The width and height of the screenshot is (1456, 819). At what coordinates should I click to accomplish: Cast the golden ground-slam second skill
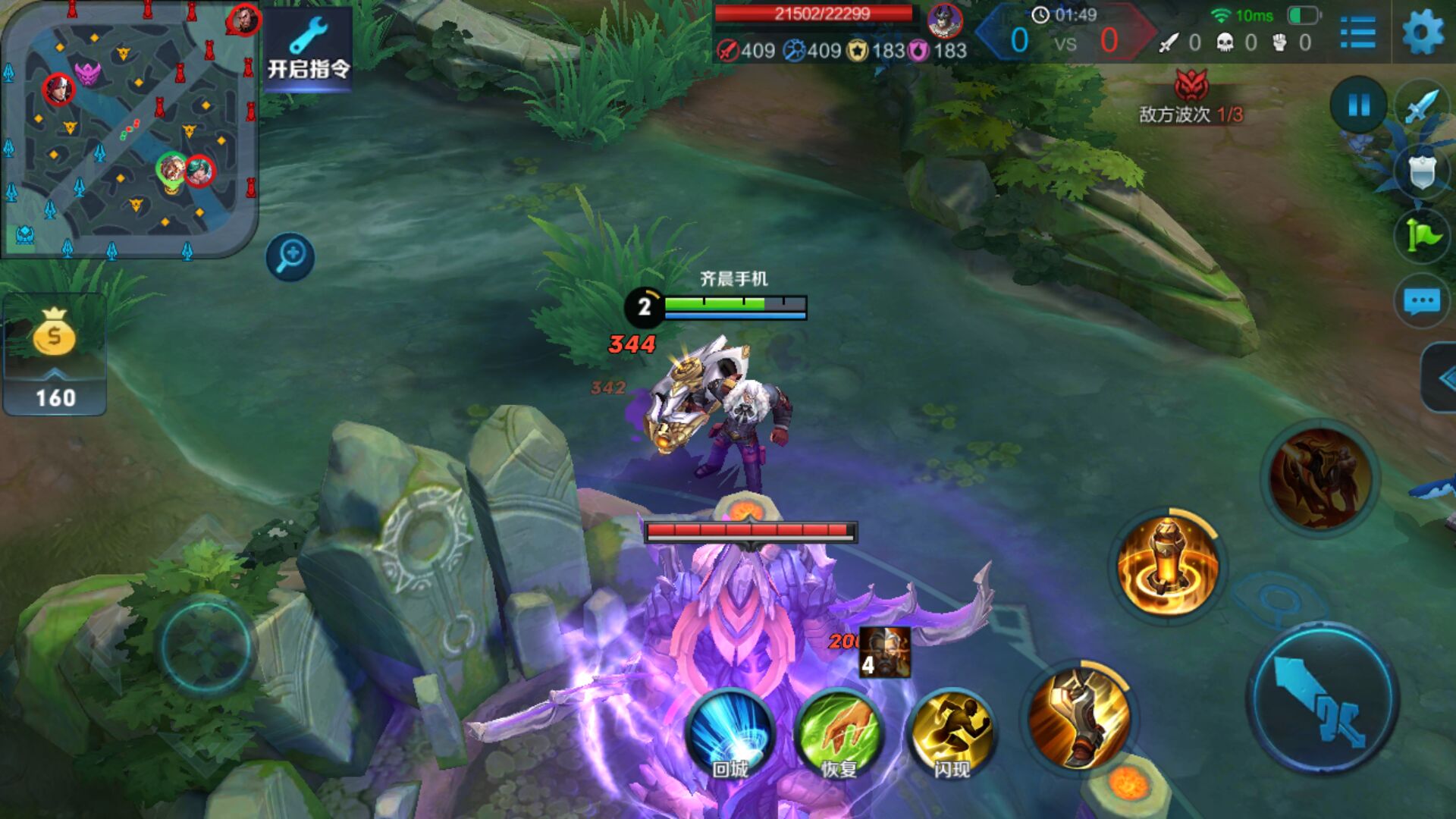pos(1168,566)
